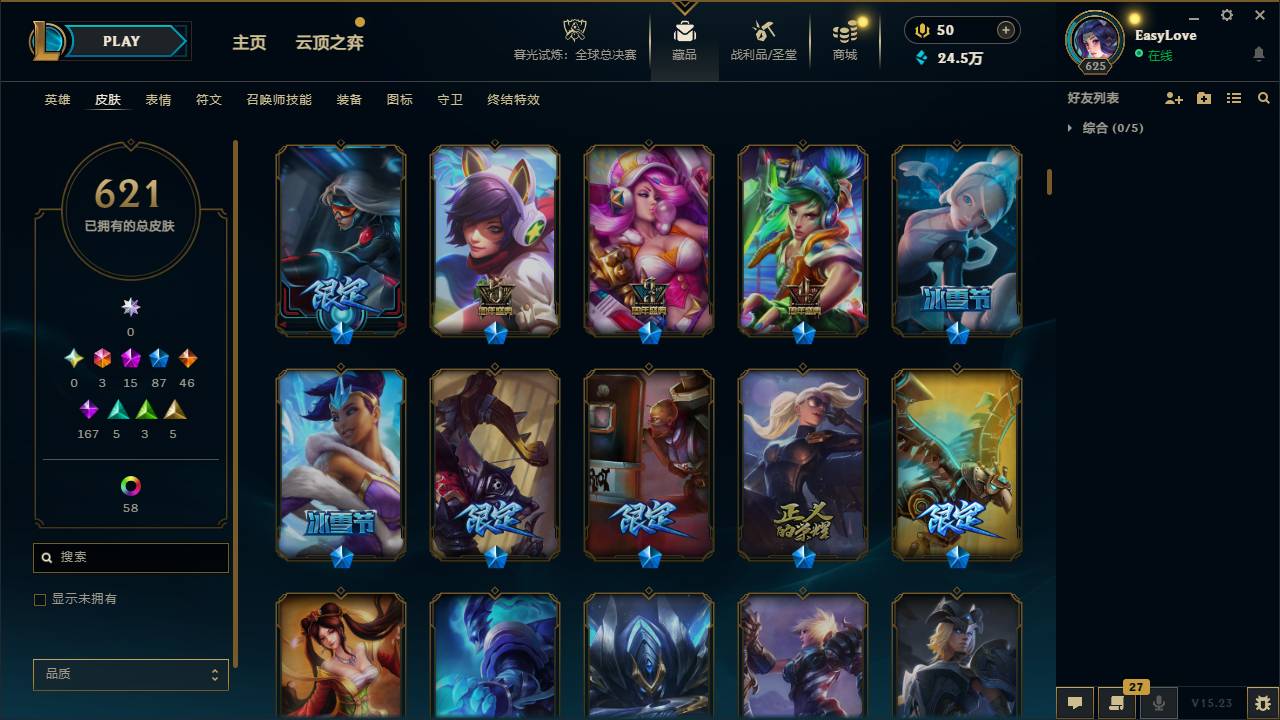The height and width of the screenshot is (720, 1280).
Task: Mute the microphone in the status bar
Action: 1159,703
